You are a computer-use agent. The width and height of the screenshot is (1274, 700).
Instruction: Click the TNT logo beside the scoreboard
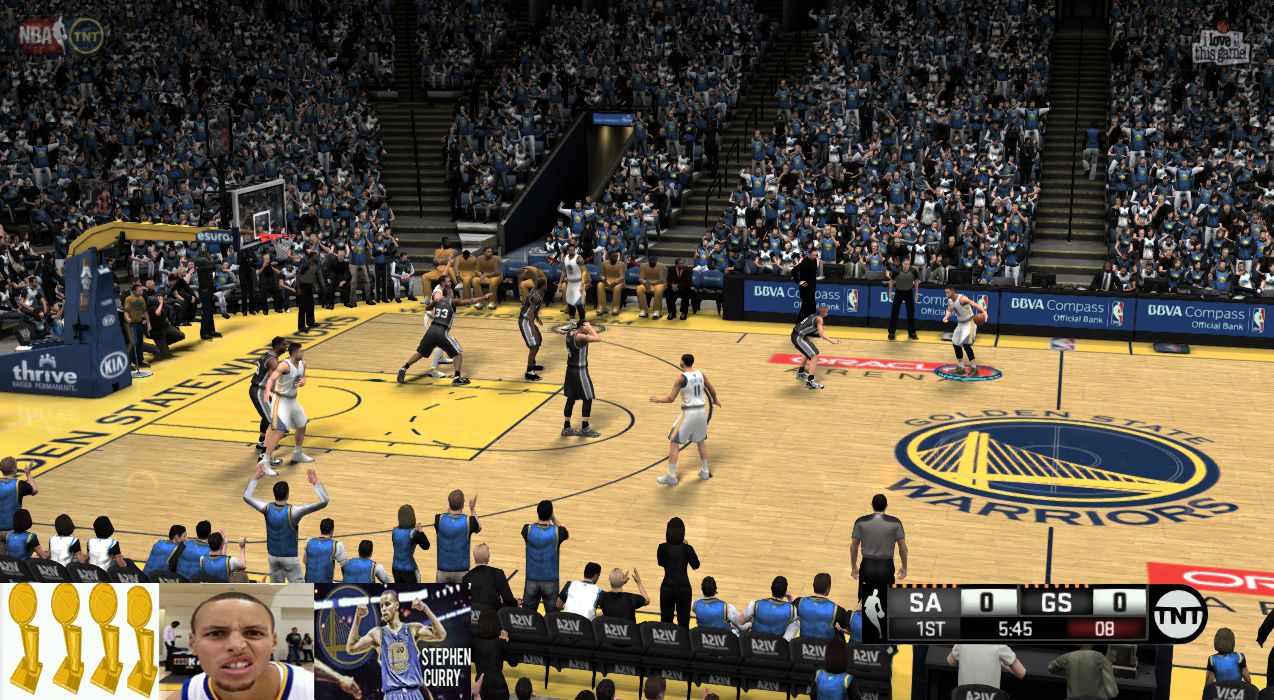(1177, 613)
